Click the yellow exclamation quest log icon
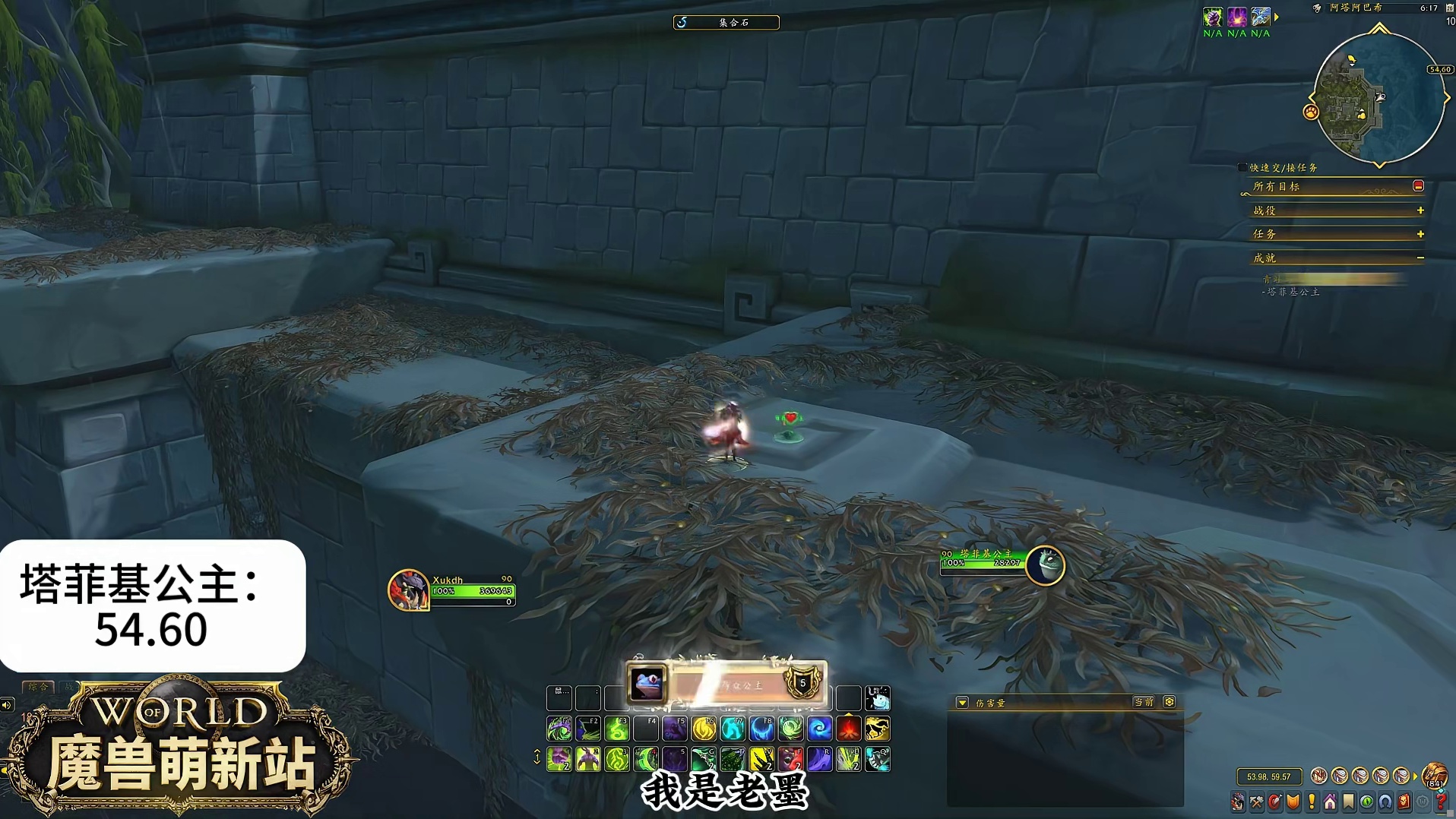 [x=1312, y=802]
